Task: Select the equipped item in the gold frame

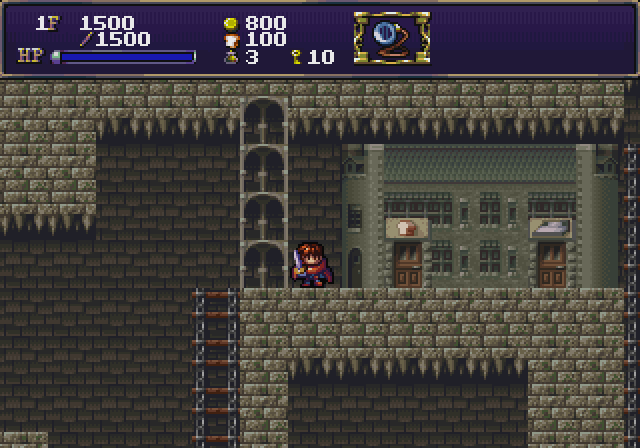Action: pos(391,37)
